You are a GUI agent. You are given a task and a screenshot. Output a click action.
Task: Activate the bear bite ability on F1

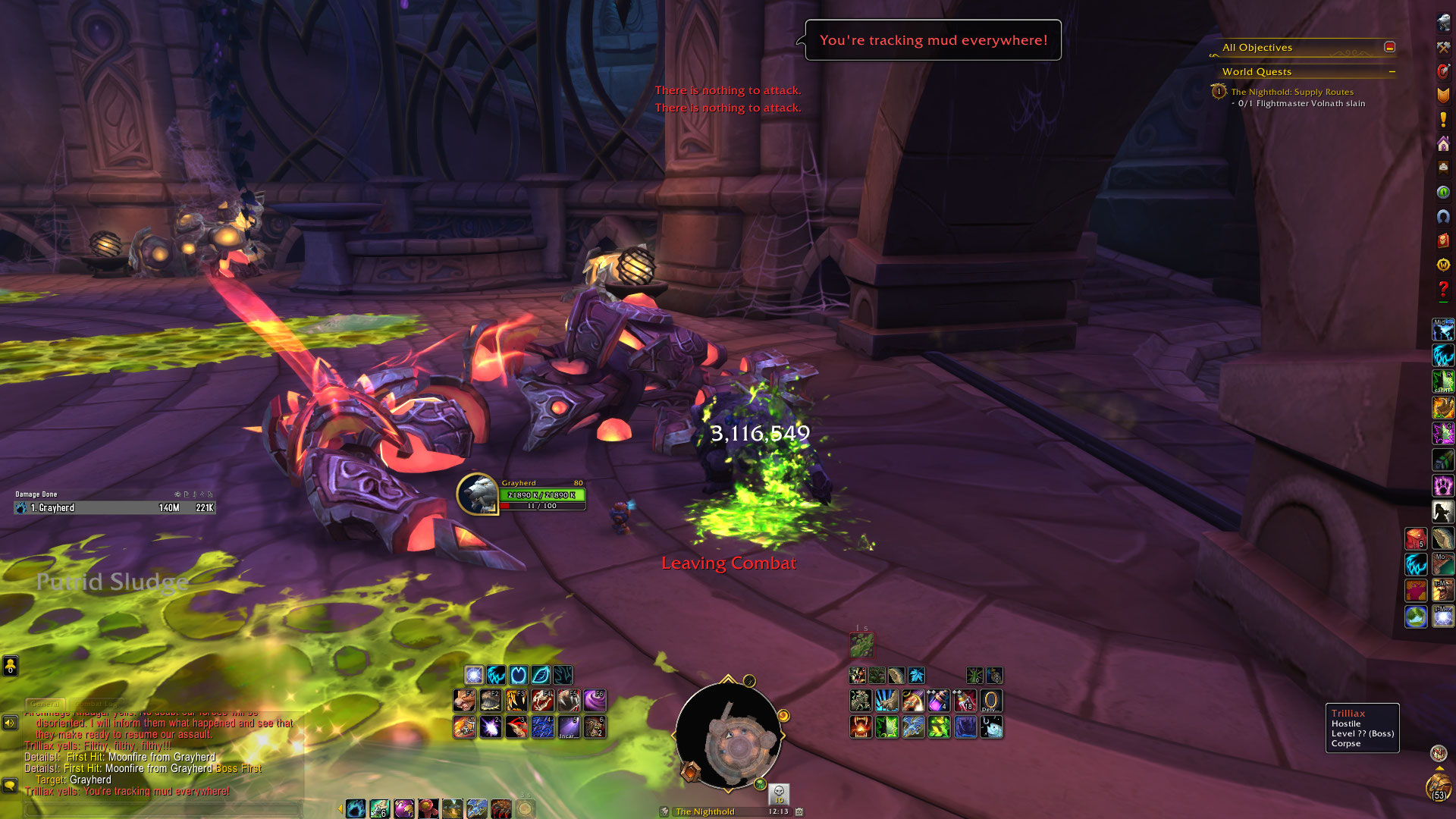click(x=464, y=700)
